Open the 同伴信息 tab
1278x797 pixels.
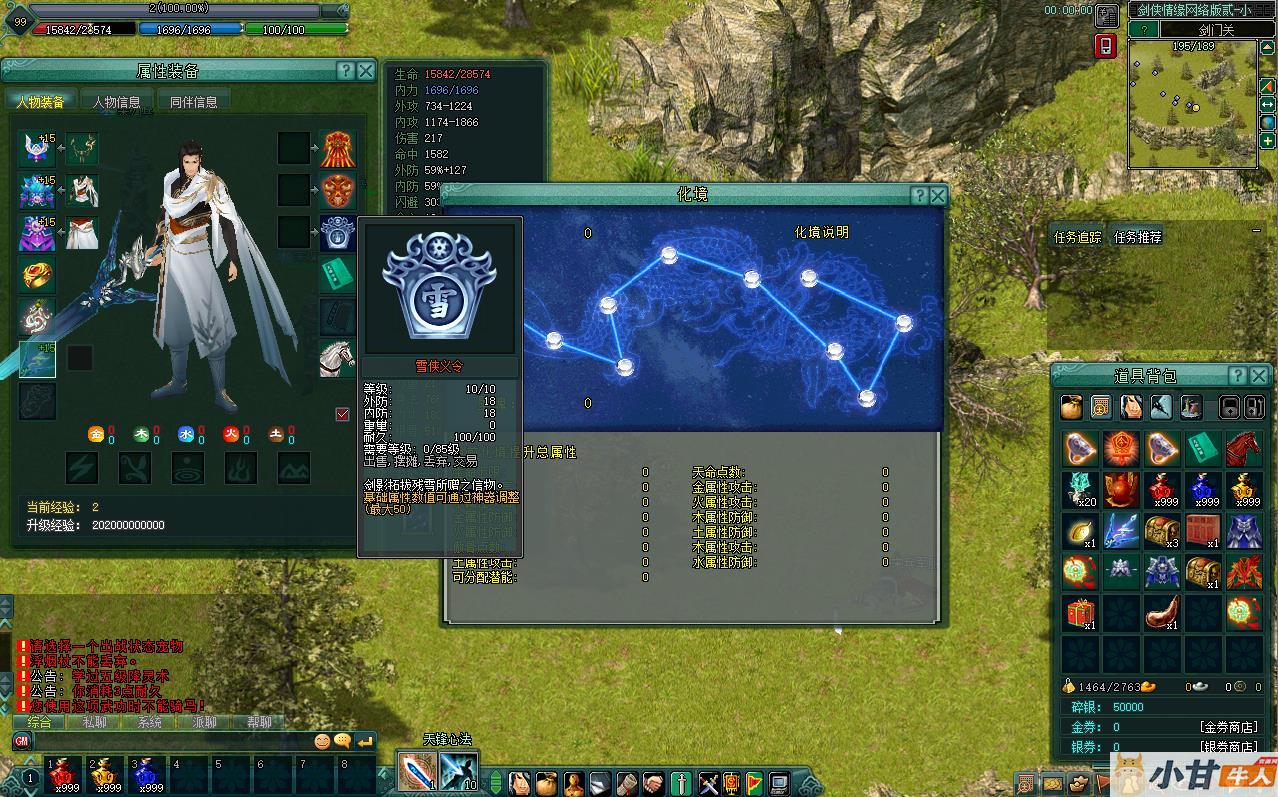(x=194, y=101)
